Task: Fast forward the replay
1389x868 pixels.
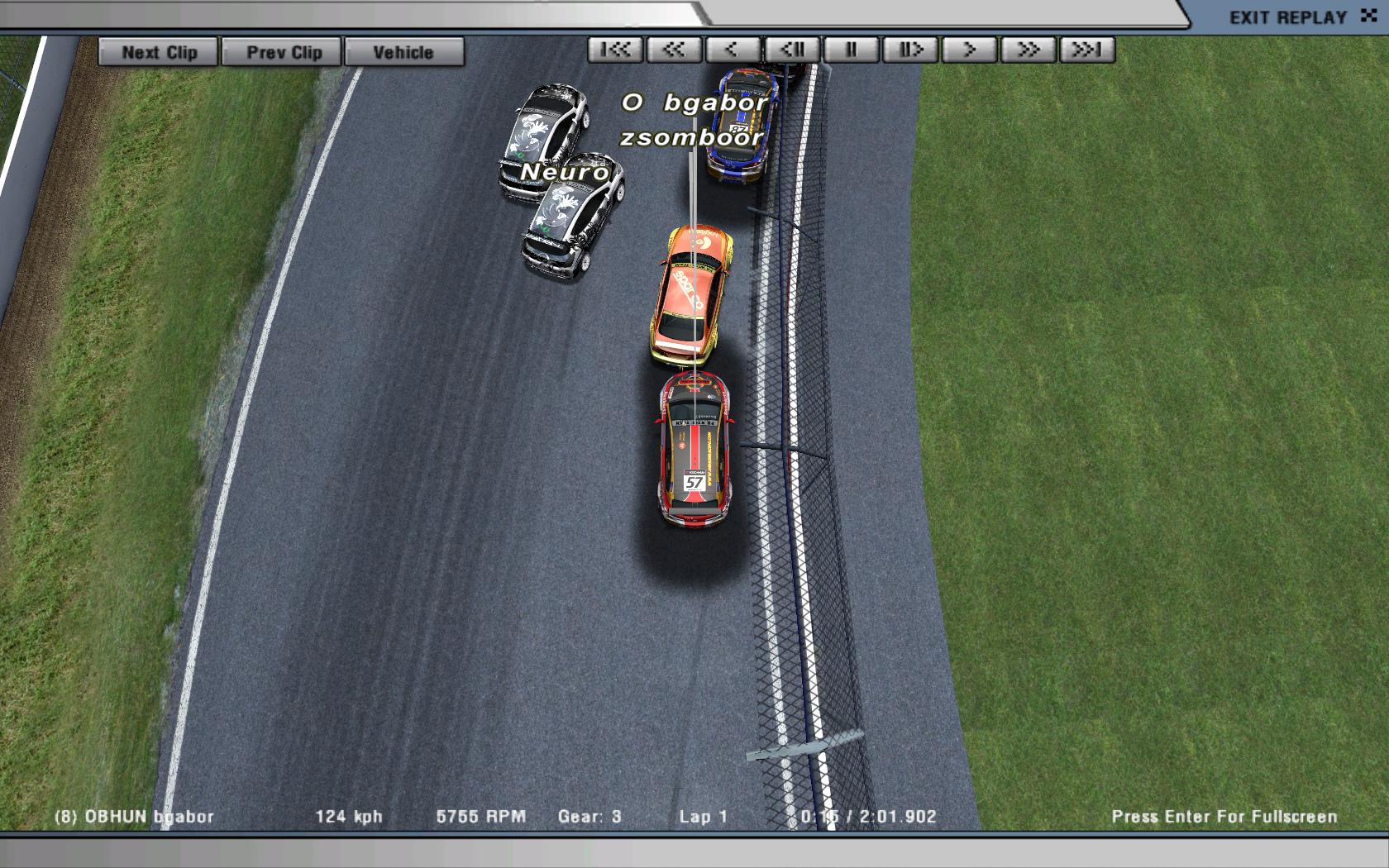Action: pos(1028,50)
